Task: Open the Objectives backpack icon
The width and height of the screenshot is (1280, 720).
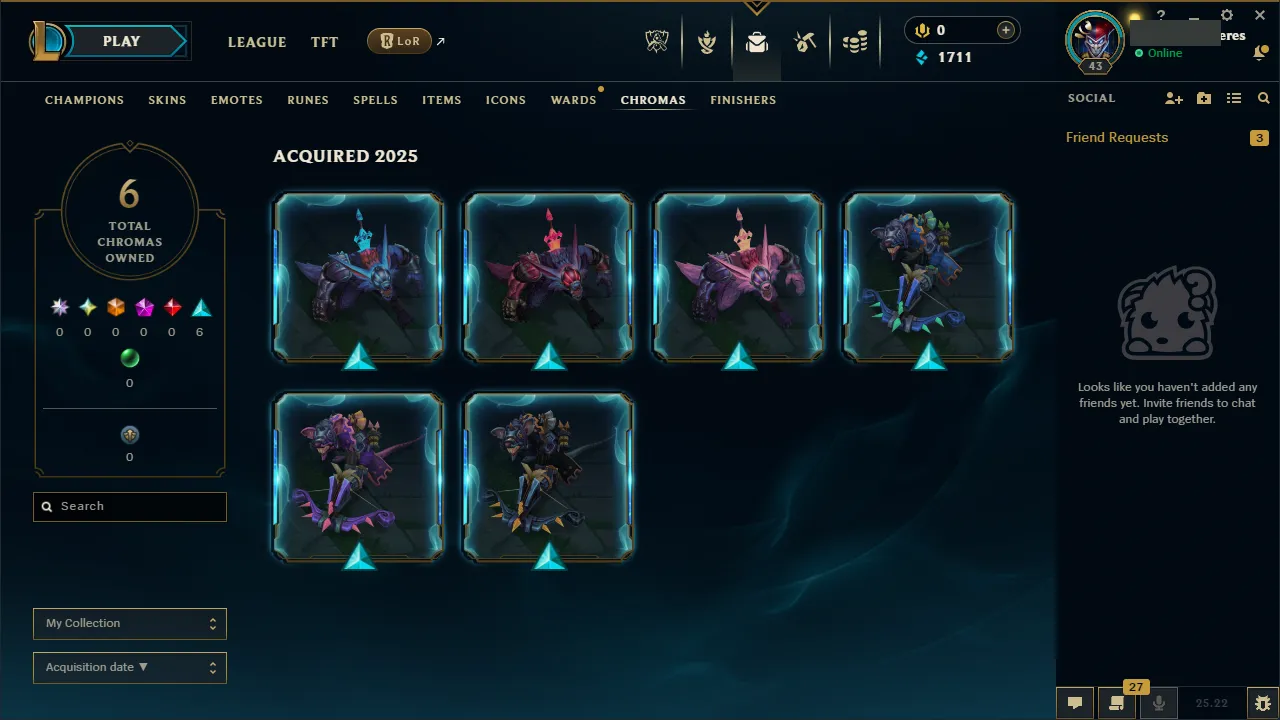Action: click(x=757, y=41)
